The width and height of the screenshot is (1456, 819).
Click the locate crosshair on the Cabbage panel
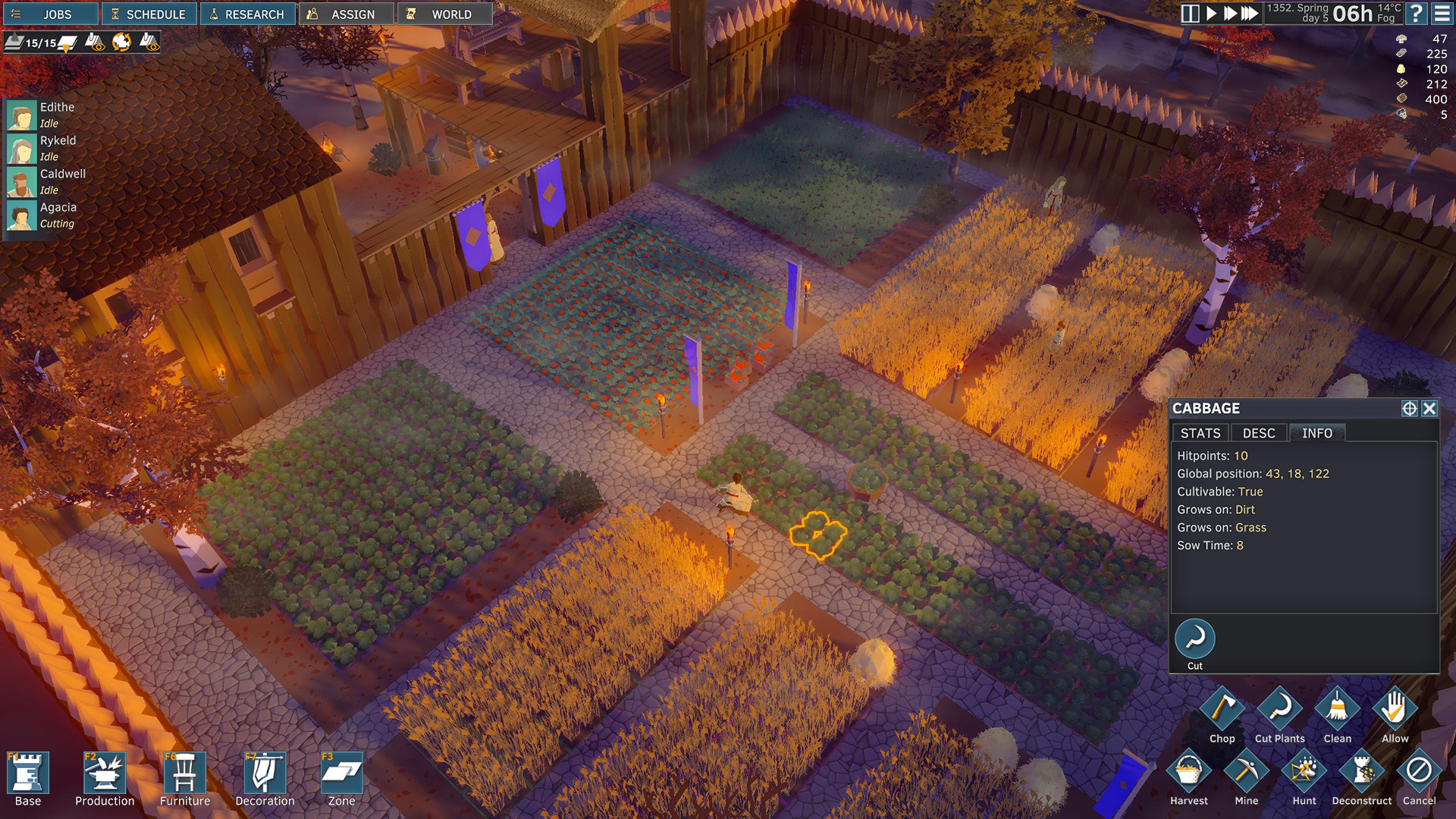pos(1410,408)
